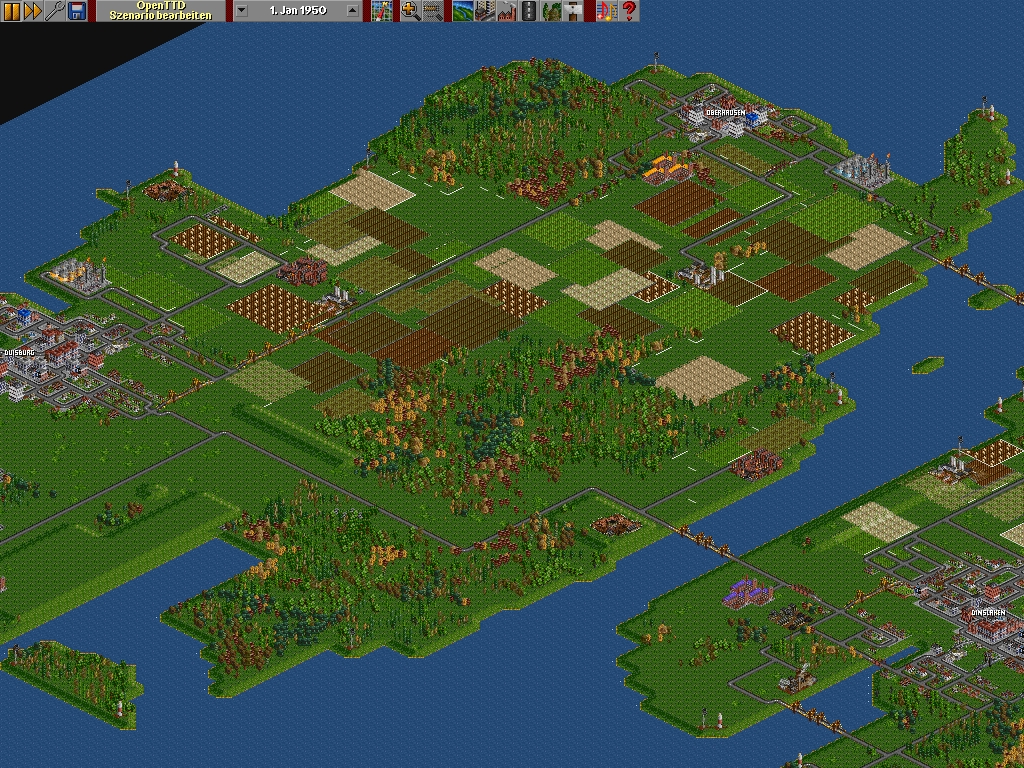Open the industry generation tool
1024x768 pixels.
(x=506, y=11)
